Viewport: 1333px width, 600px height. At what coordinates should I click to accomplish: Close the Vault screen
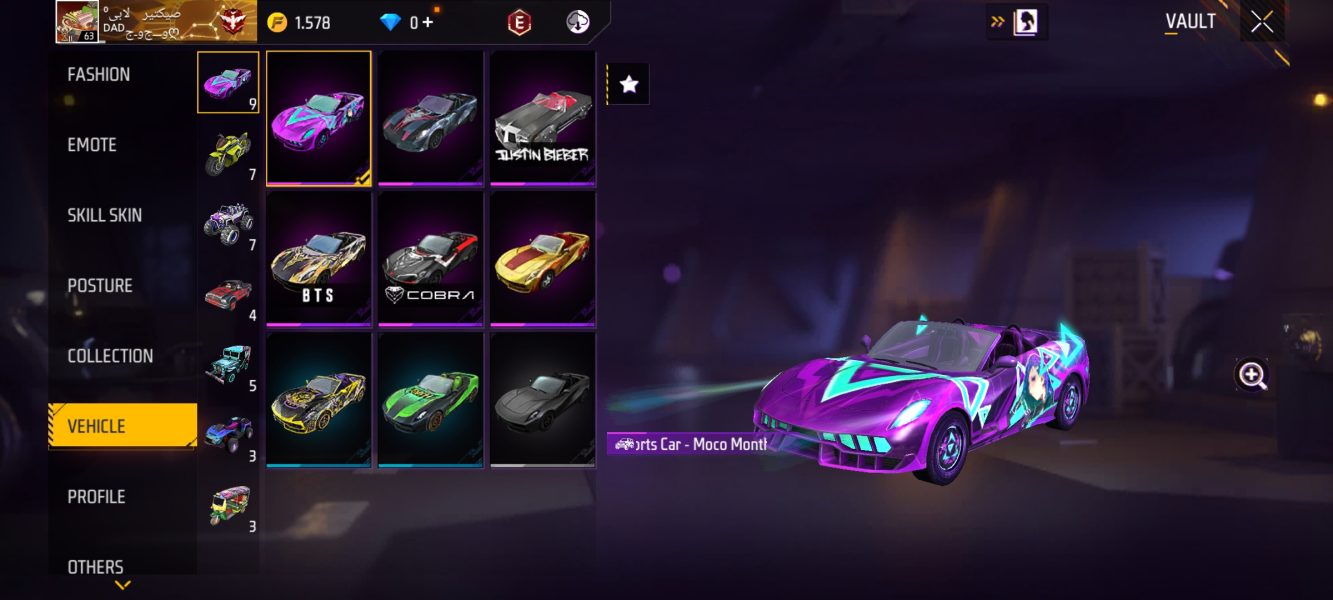click(1262, 22)
